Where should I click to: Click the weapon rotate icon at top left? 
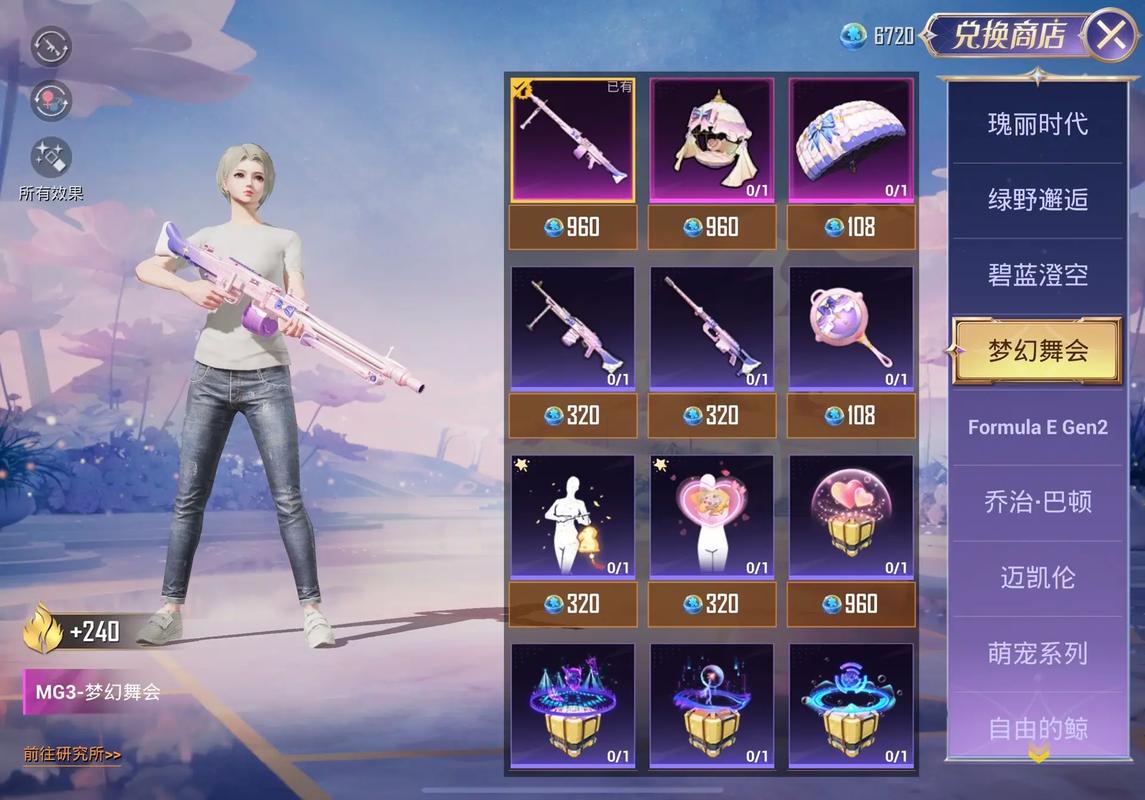click(x=50, y=45)
